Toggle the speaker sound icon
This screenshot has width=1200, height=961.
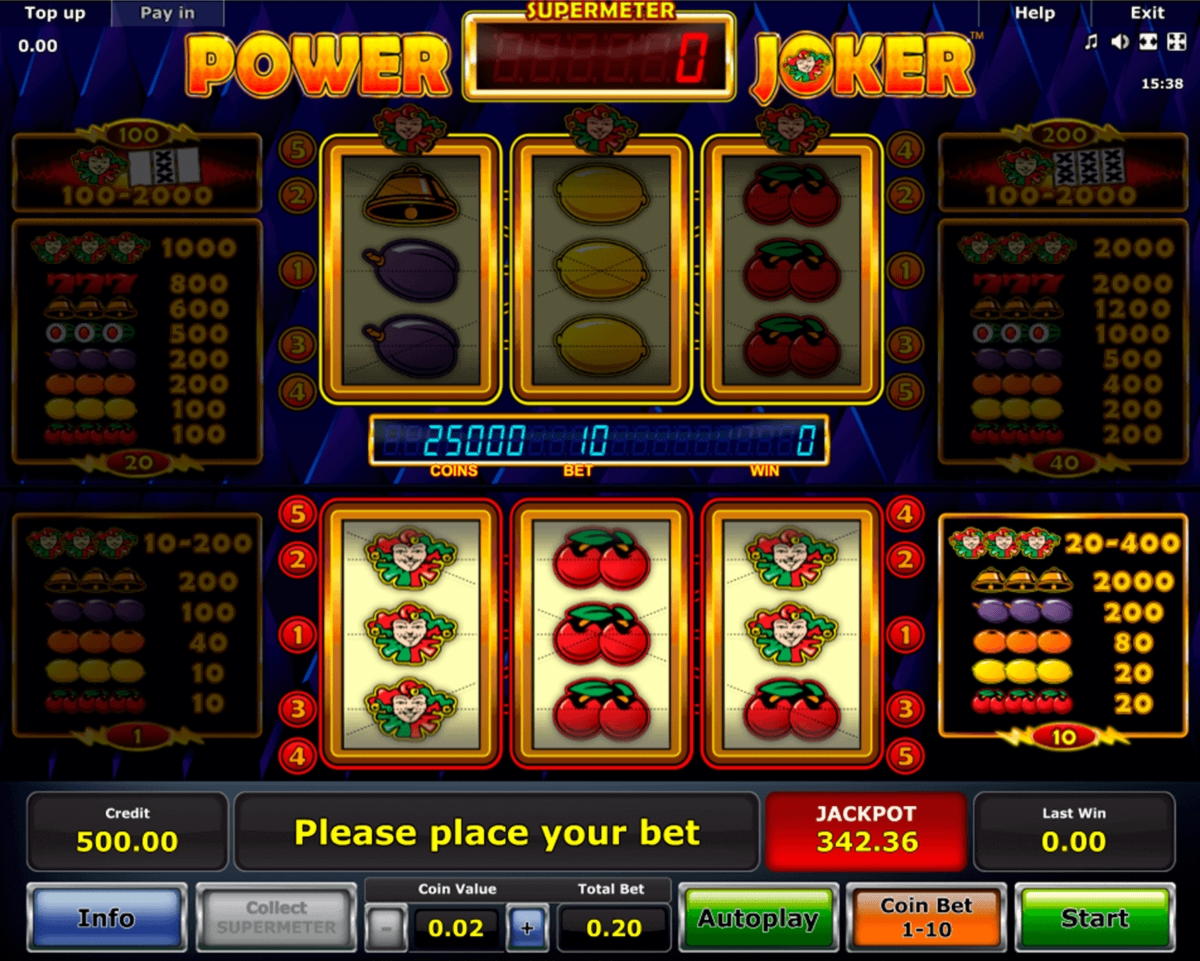[x=1120, y=42]
